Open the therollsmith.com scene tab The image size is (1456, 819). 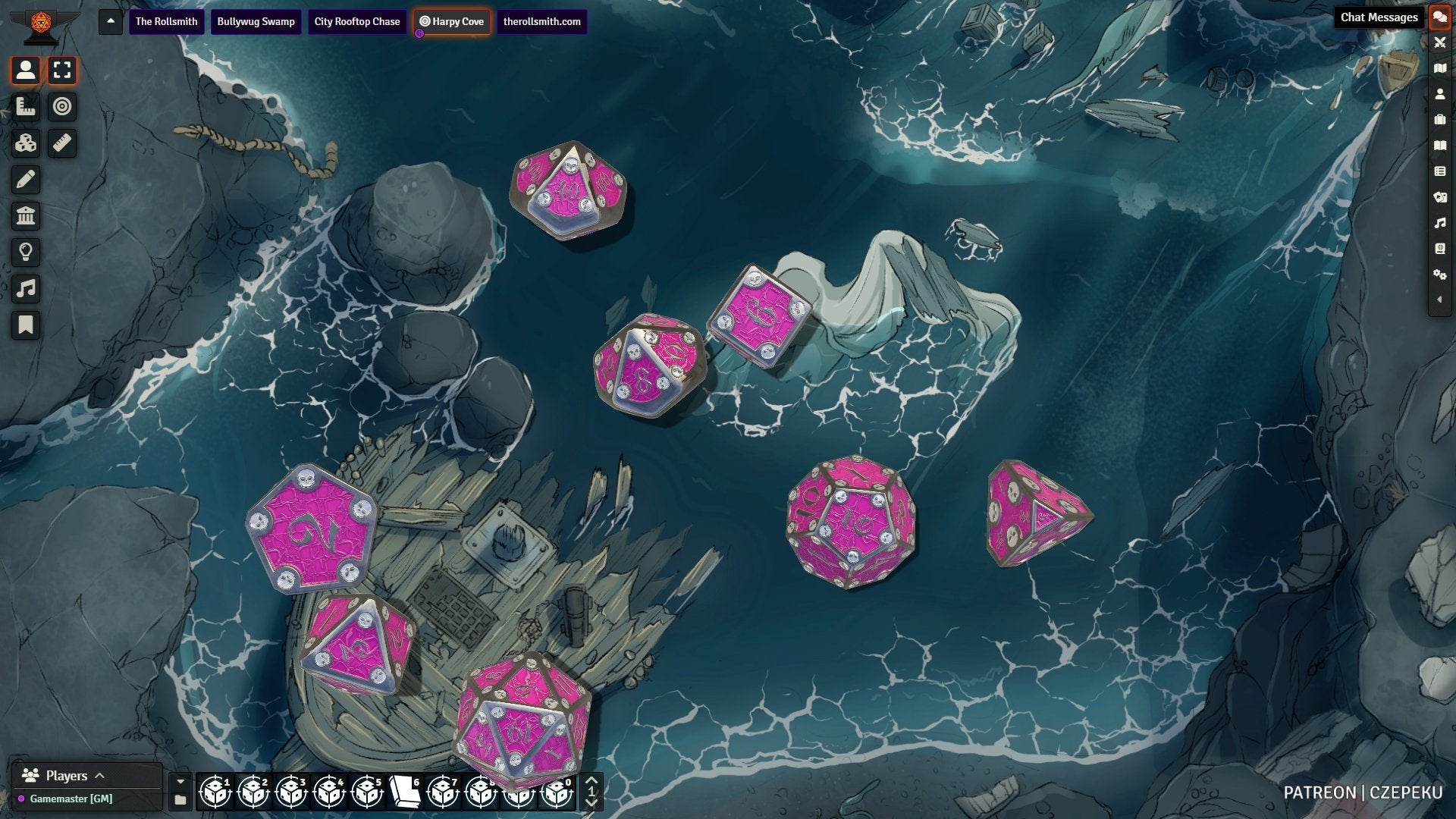click(x=541, y=21)
